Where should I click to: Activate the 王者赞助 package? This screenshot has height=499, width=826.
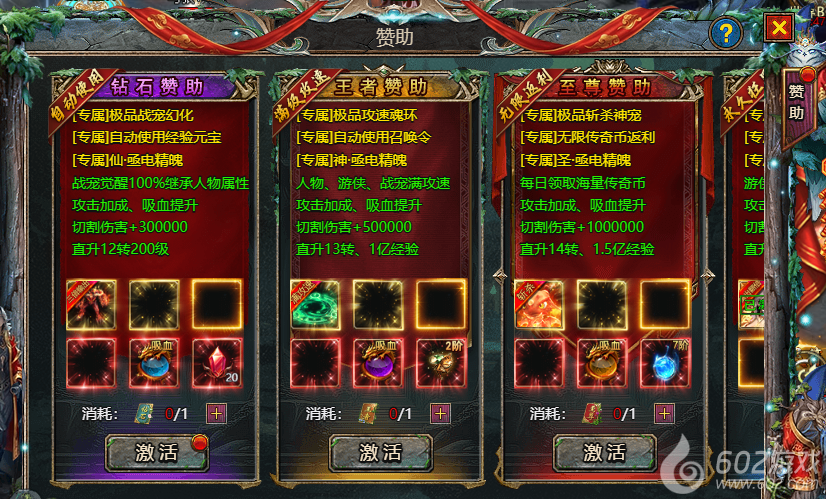381,452
